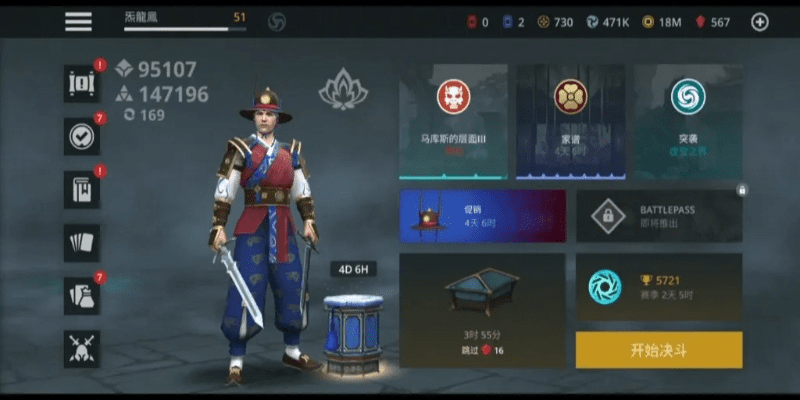Click the lotus emblem beside the hero
Screen dimensions: 800x400
click(343, 91)
